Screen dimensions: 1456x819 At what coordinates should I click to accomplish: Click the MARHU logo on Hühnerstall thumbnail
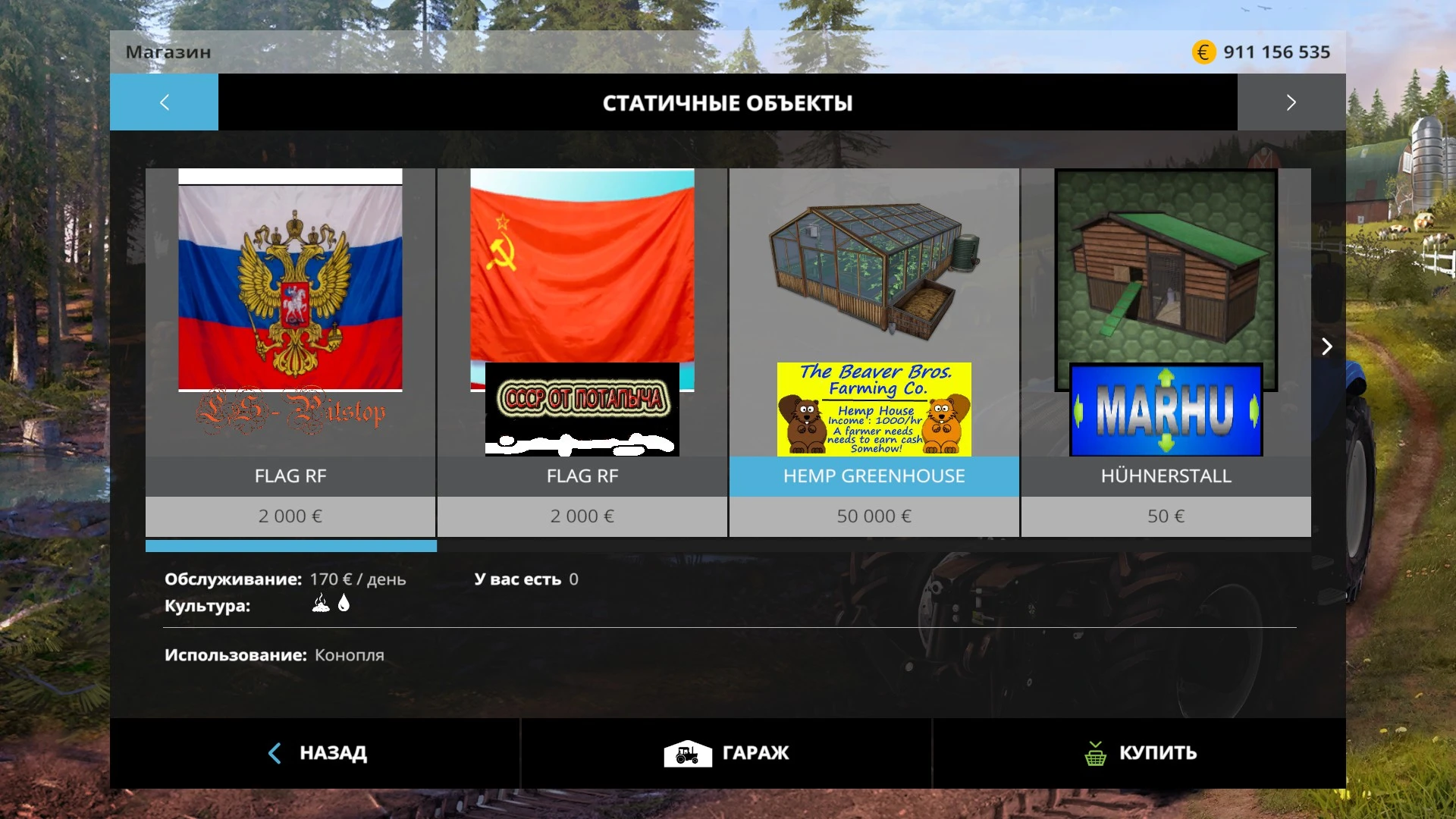point(1166,410)
